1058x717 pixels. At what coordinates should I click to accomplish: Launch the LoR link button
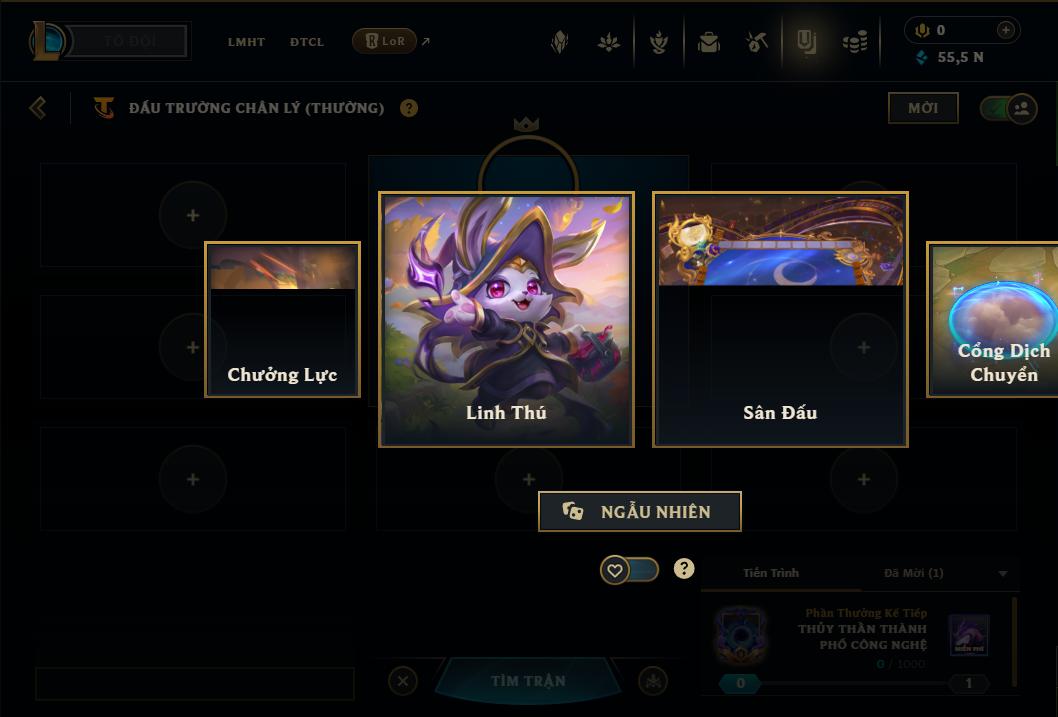tap(385, 41)
